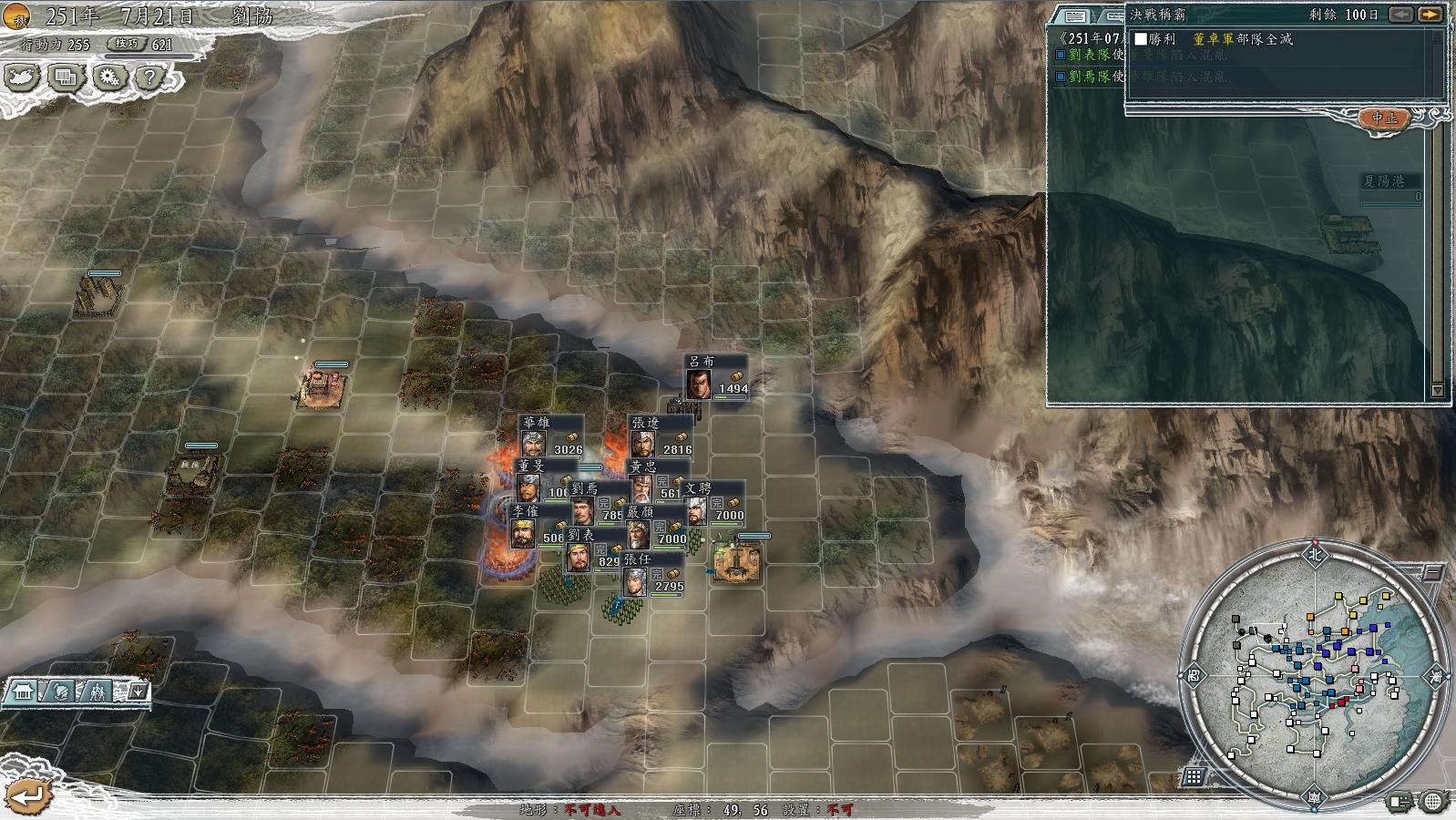Viewport: 1456px width, 820px height.
Task: Click the return arrow button at bottom-left
Action: tap(27, 794)
